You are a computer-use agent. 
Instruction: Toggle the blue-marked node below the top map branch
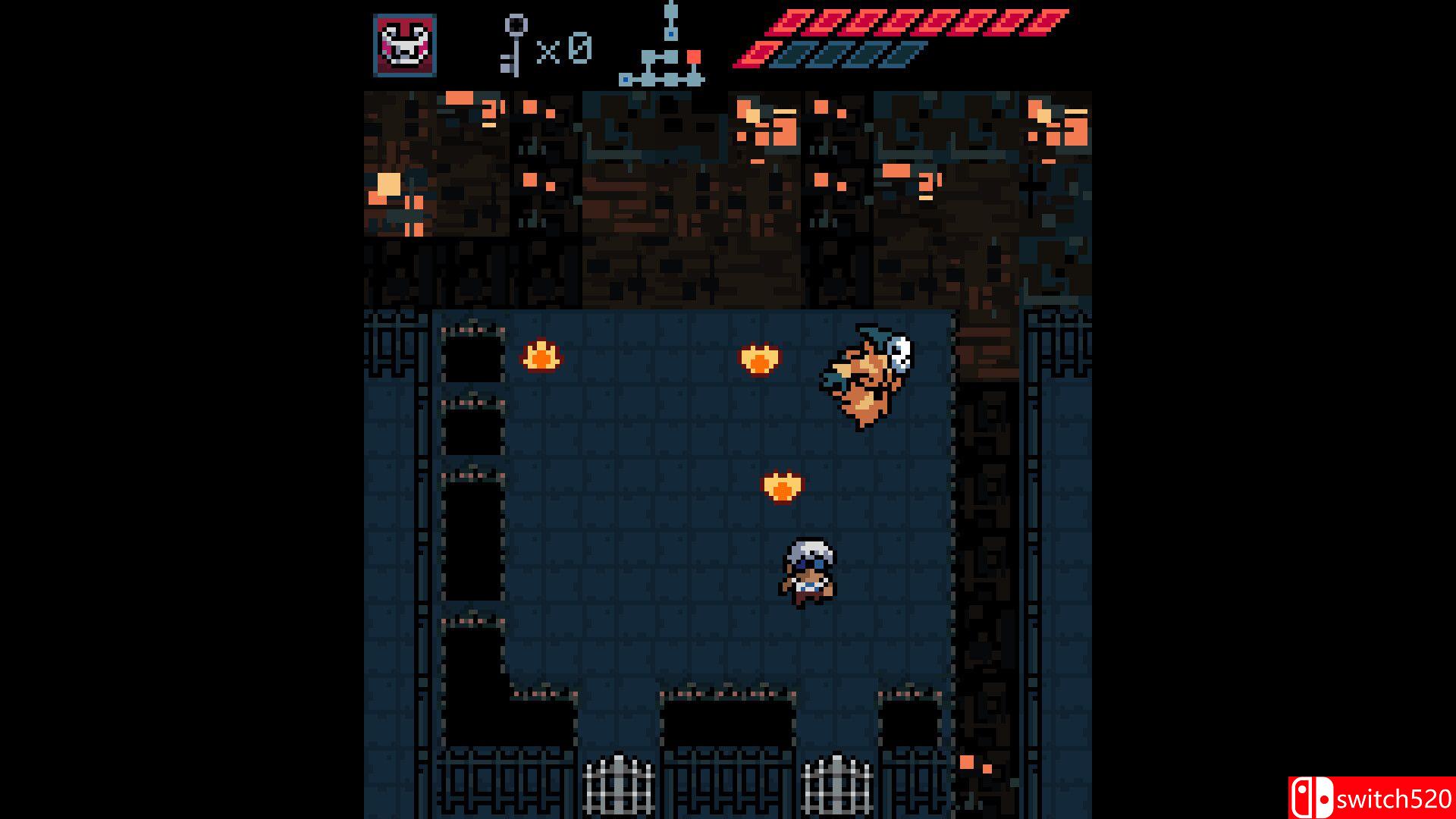[671, 33]
